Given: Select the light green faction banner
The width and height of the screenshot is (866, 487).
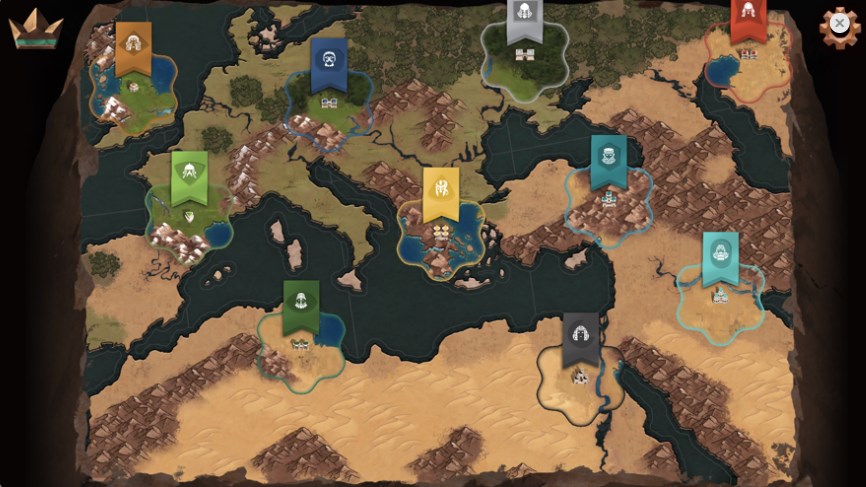Looking at the screenshot, I should point(188,175).
